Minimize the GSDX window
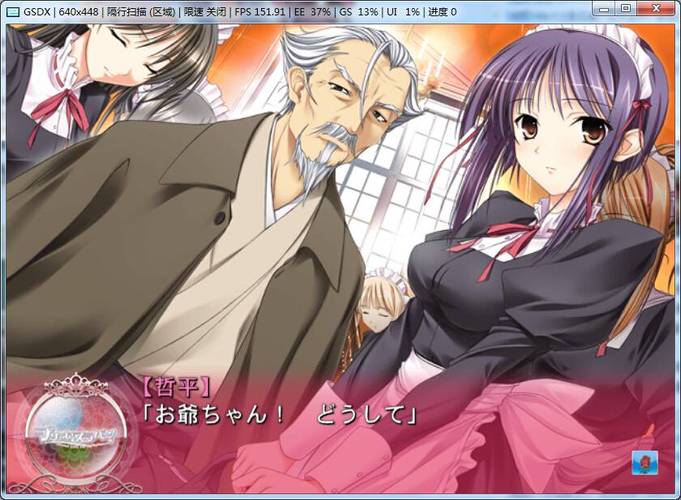This screenshot has height=500, width=681. tap(603, 9)
